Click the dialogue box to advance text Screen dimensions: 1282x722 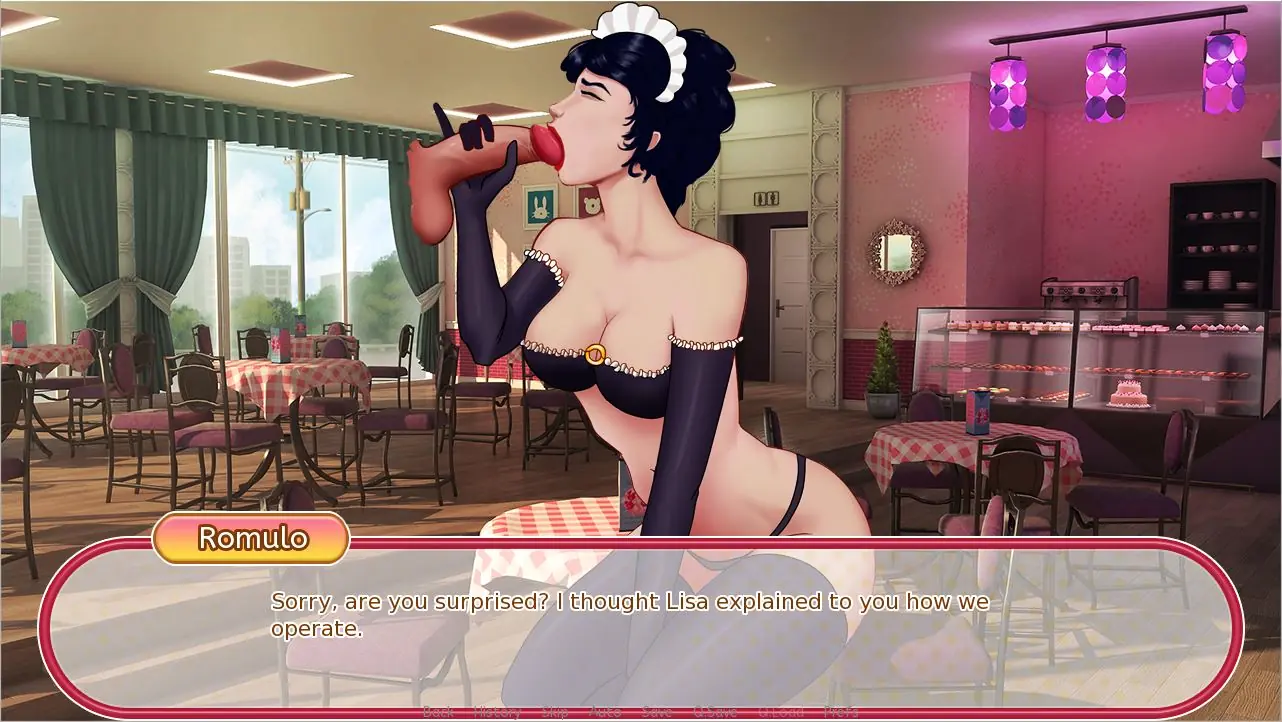[x=640, y=620]
